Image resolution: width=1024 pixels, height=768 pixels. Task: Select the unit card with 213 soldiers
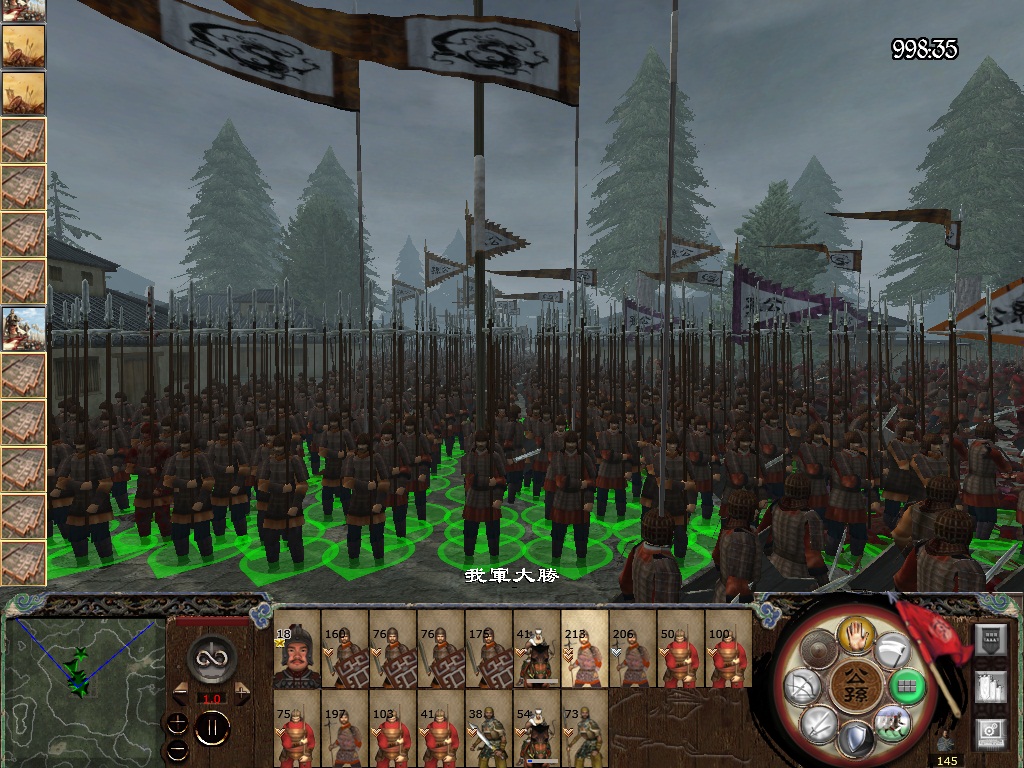[x=585, y=658]
